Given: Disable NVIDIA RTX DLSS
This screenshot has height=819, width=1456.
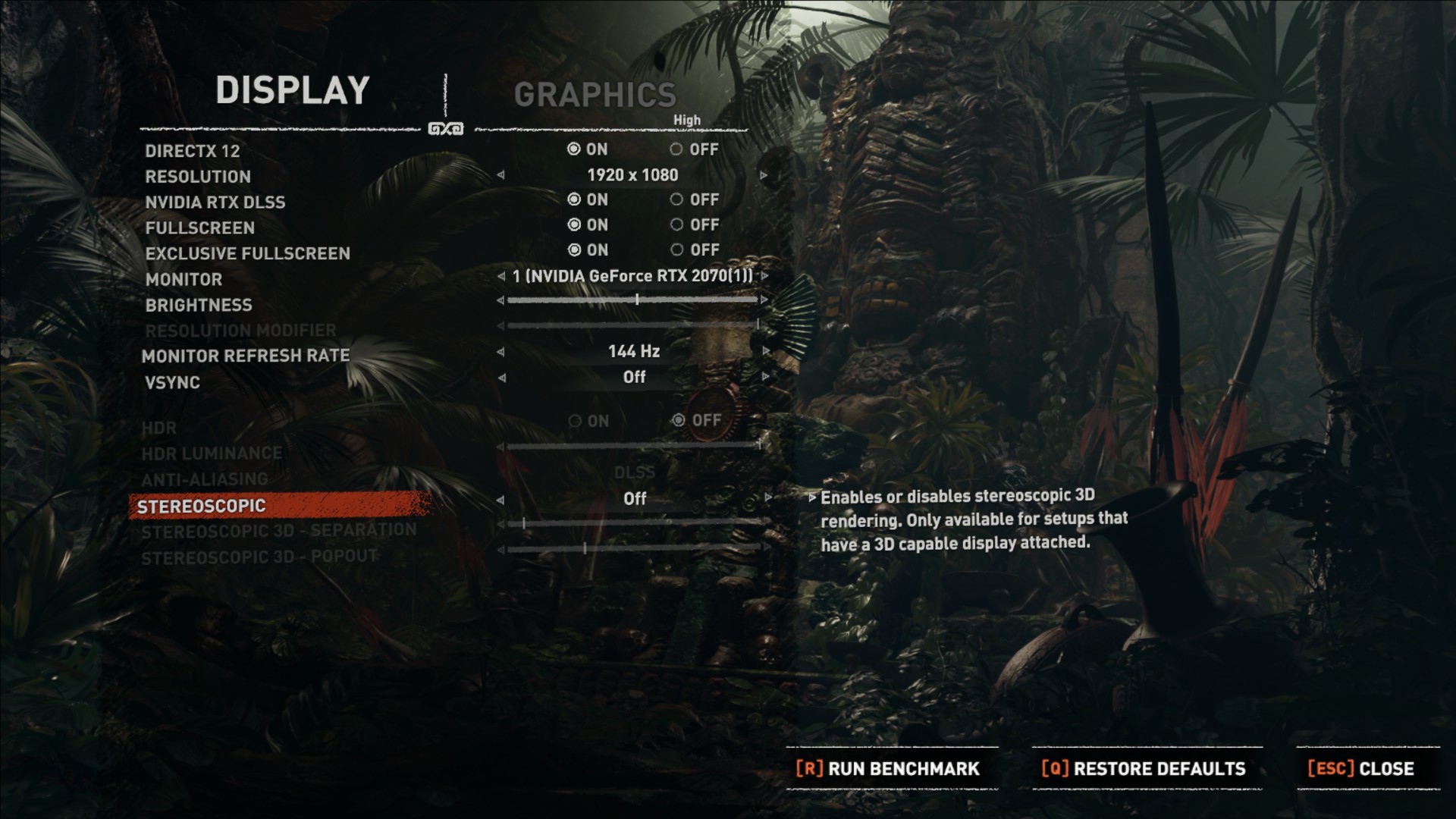Looking at the screenshot, I should tap(676, 200).
